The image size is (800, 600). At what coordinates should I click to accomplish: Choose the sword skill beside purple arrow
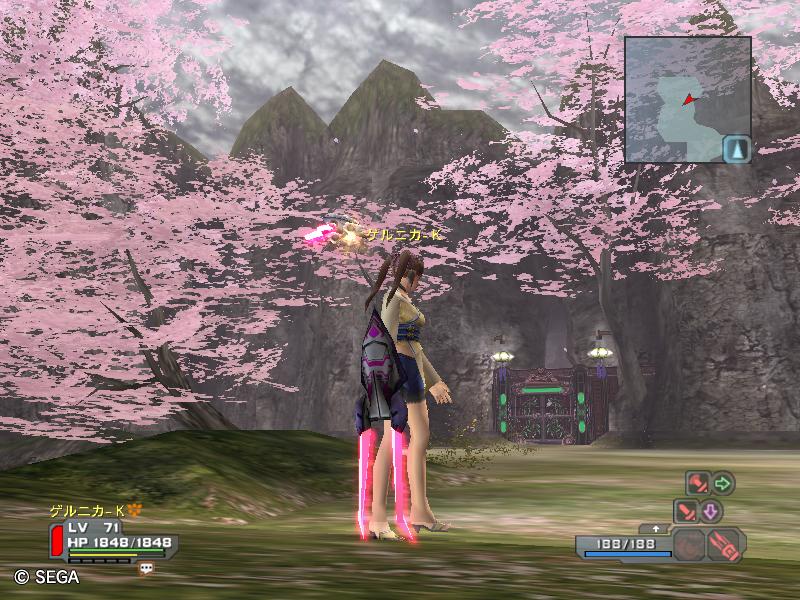(x=685, y=511)
